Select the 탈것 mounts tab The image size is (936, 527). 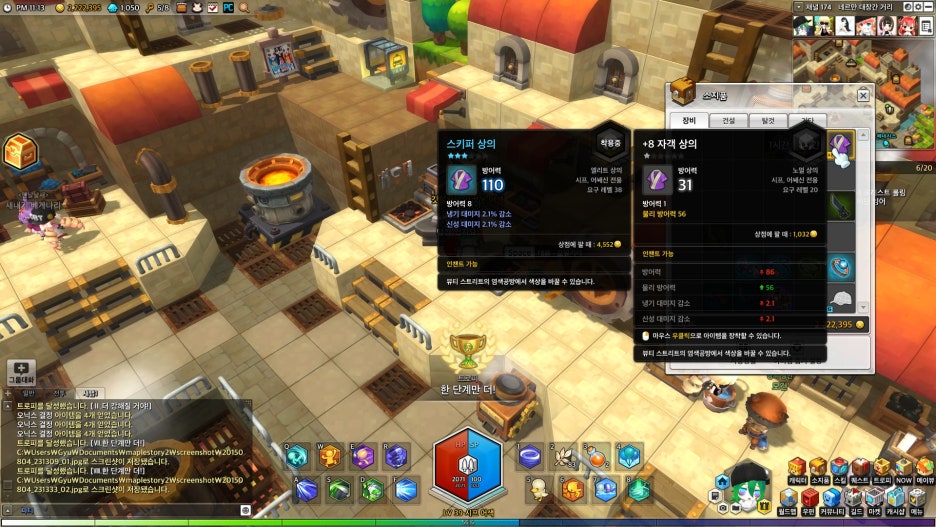(x=767, y=121)
